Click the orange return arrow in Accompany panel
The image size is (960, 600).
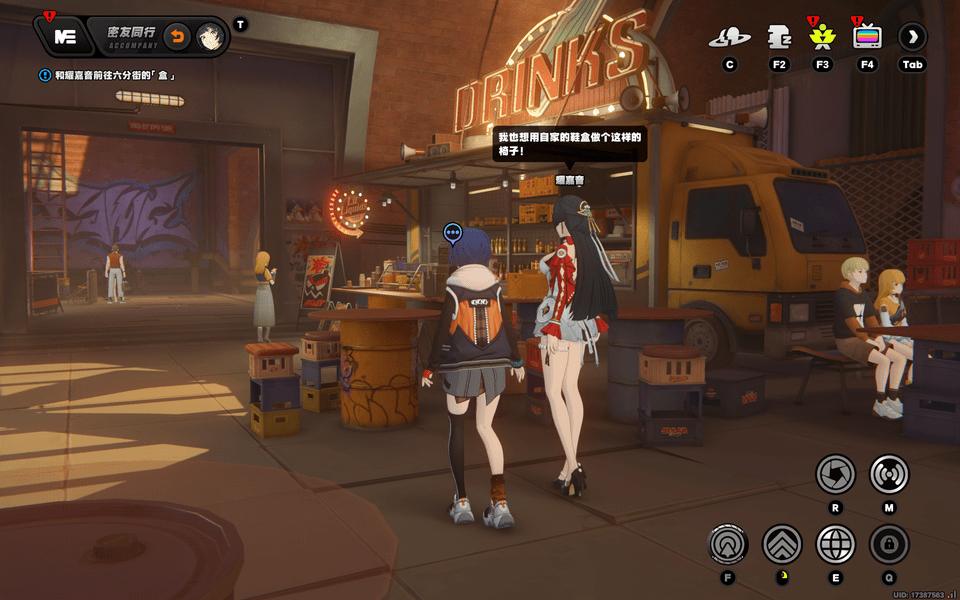point(176,37)
